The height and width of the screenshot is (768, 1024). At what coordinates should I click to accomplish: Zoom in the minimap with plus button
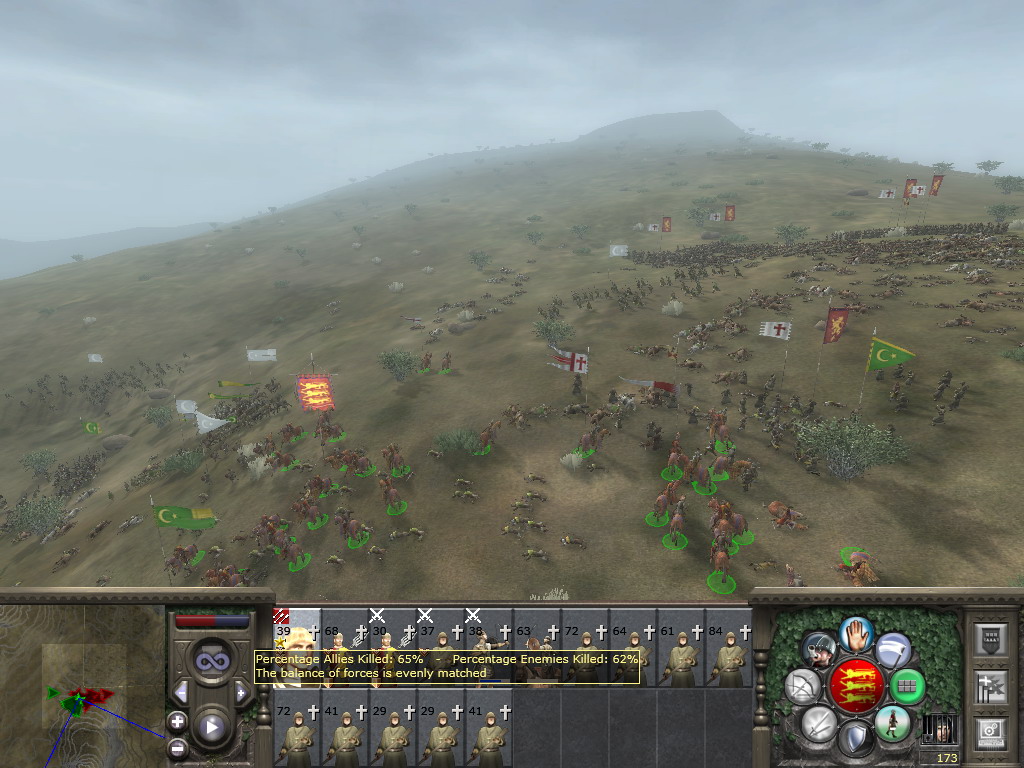pos(177,720)
